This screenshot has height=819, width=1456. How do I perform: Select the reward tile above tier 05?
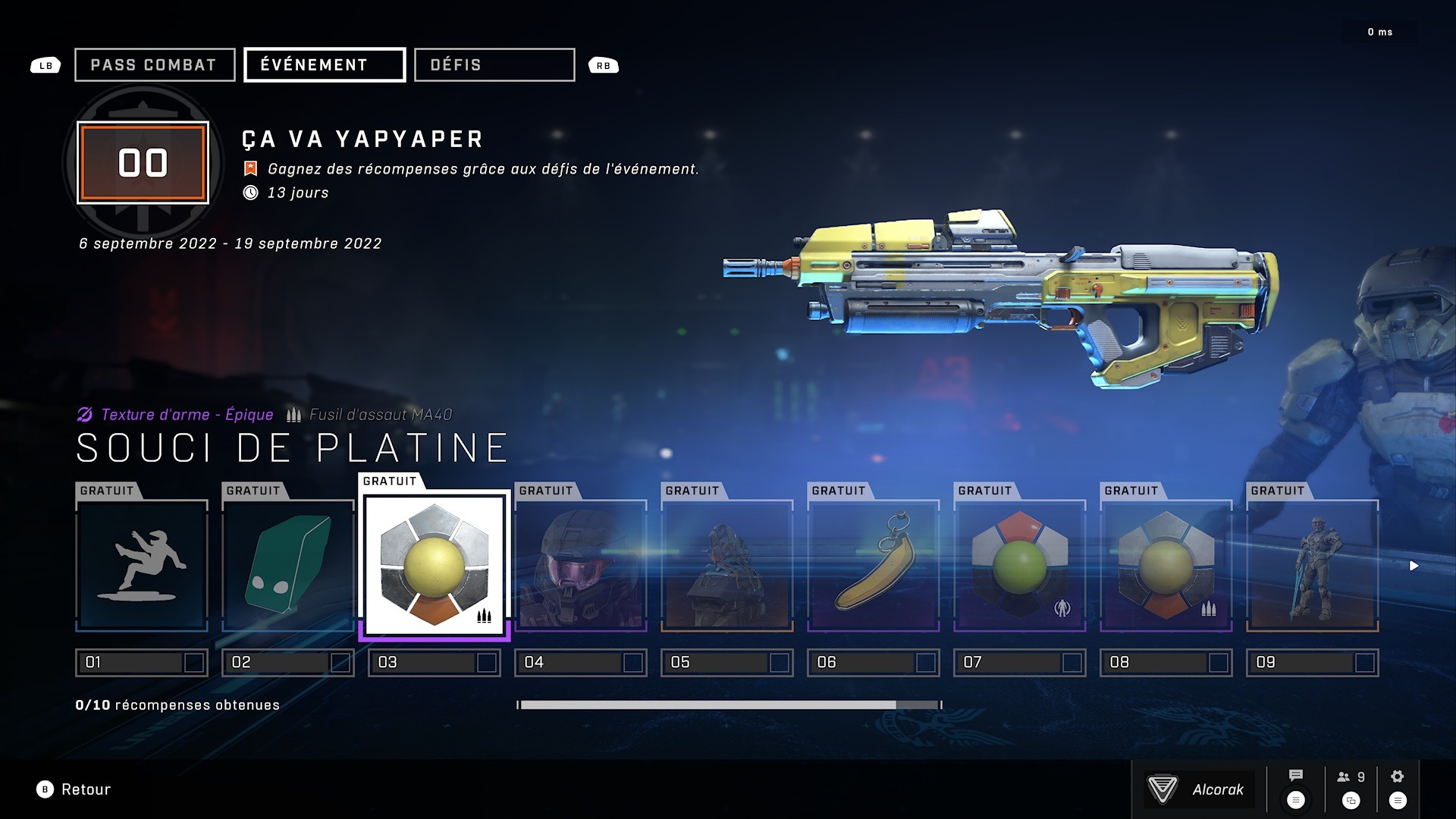coord(727,566)
